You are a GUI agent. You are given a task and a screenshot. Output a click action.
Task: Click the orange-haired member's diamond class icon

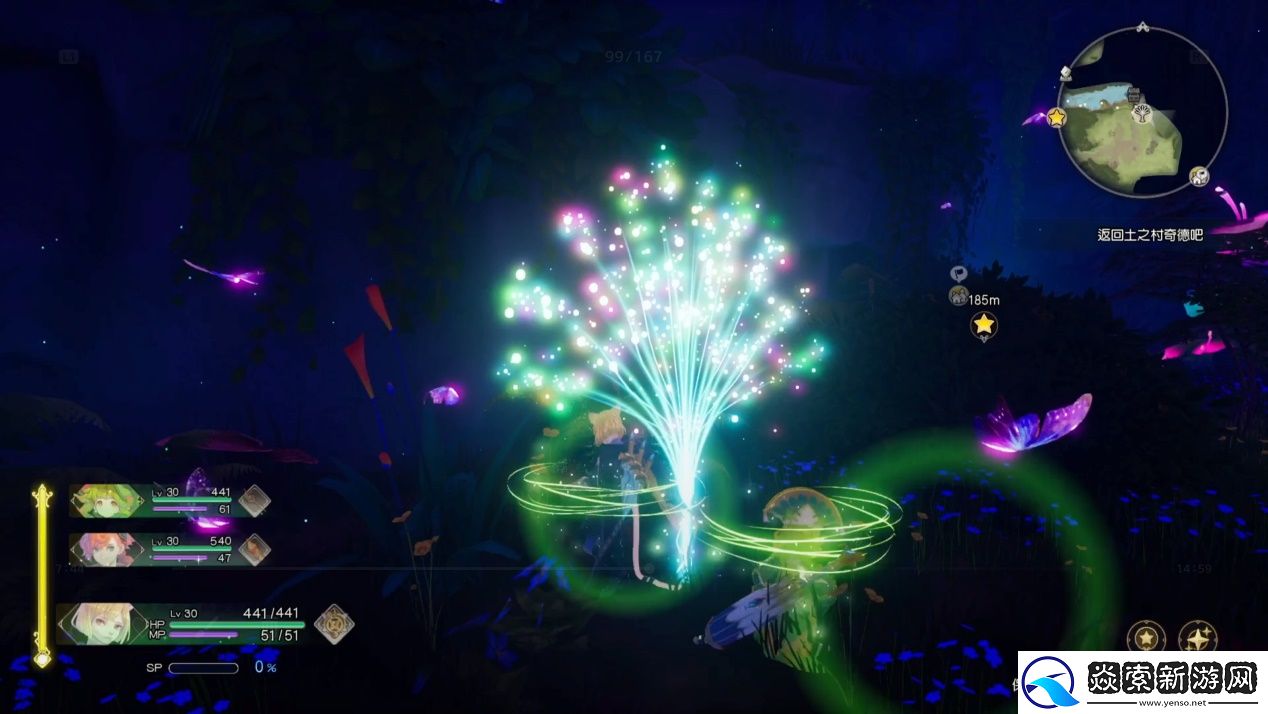pyautogui.click(x=254, y=548)
